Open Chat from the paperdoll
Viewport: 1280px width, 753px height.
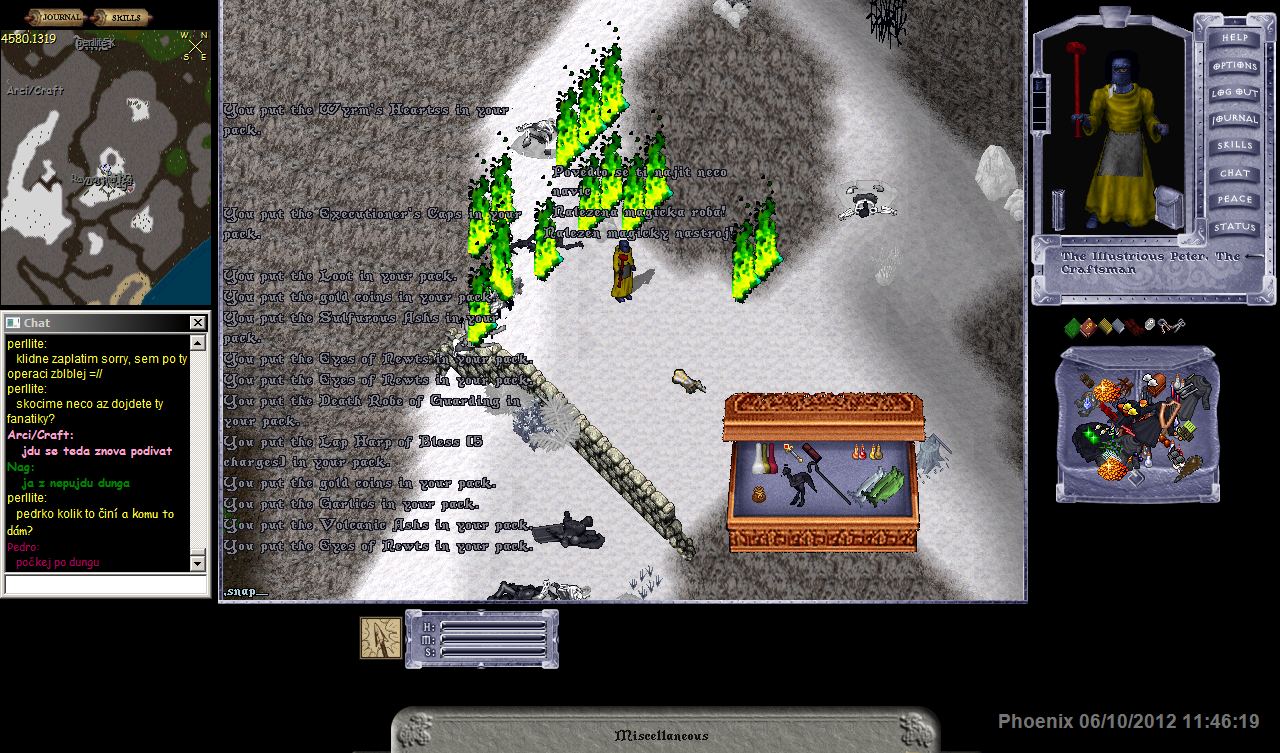coord(1235,173)
